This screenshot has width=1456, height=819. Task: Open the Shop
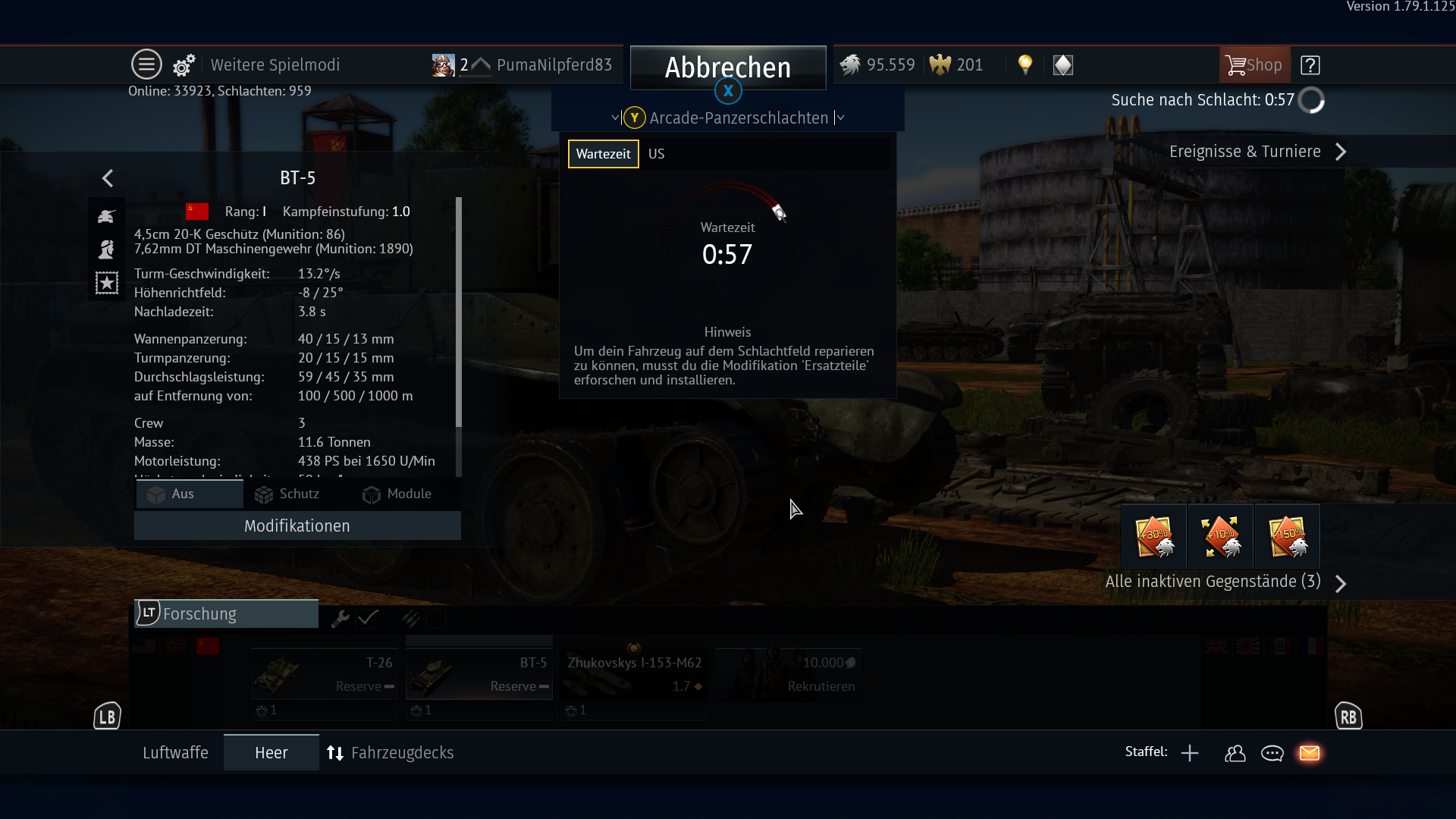click(1254, 65)
